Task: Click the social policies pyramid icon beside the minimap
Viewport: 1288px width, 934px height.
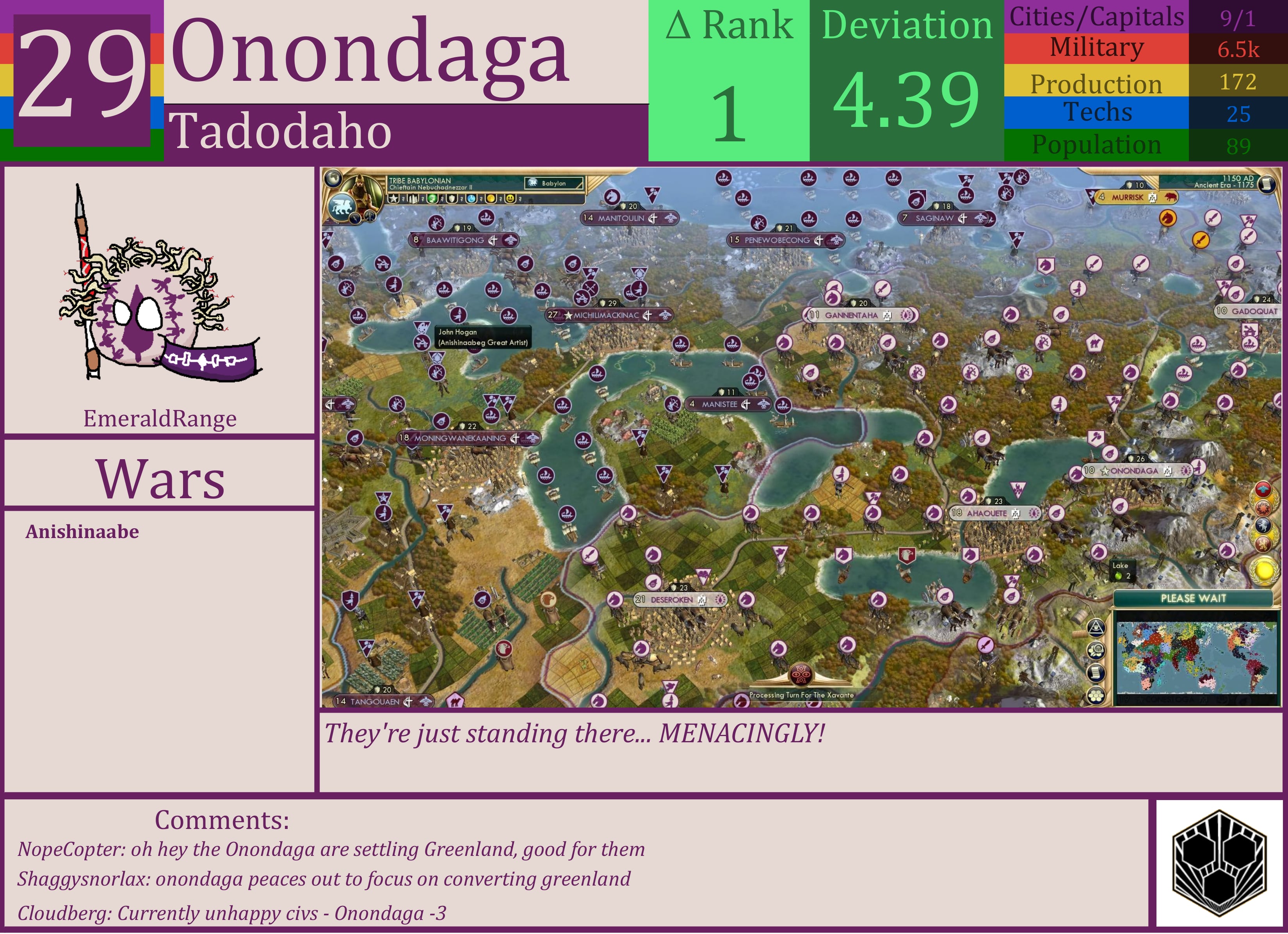Action: [1097, 628]
